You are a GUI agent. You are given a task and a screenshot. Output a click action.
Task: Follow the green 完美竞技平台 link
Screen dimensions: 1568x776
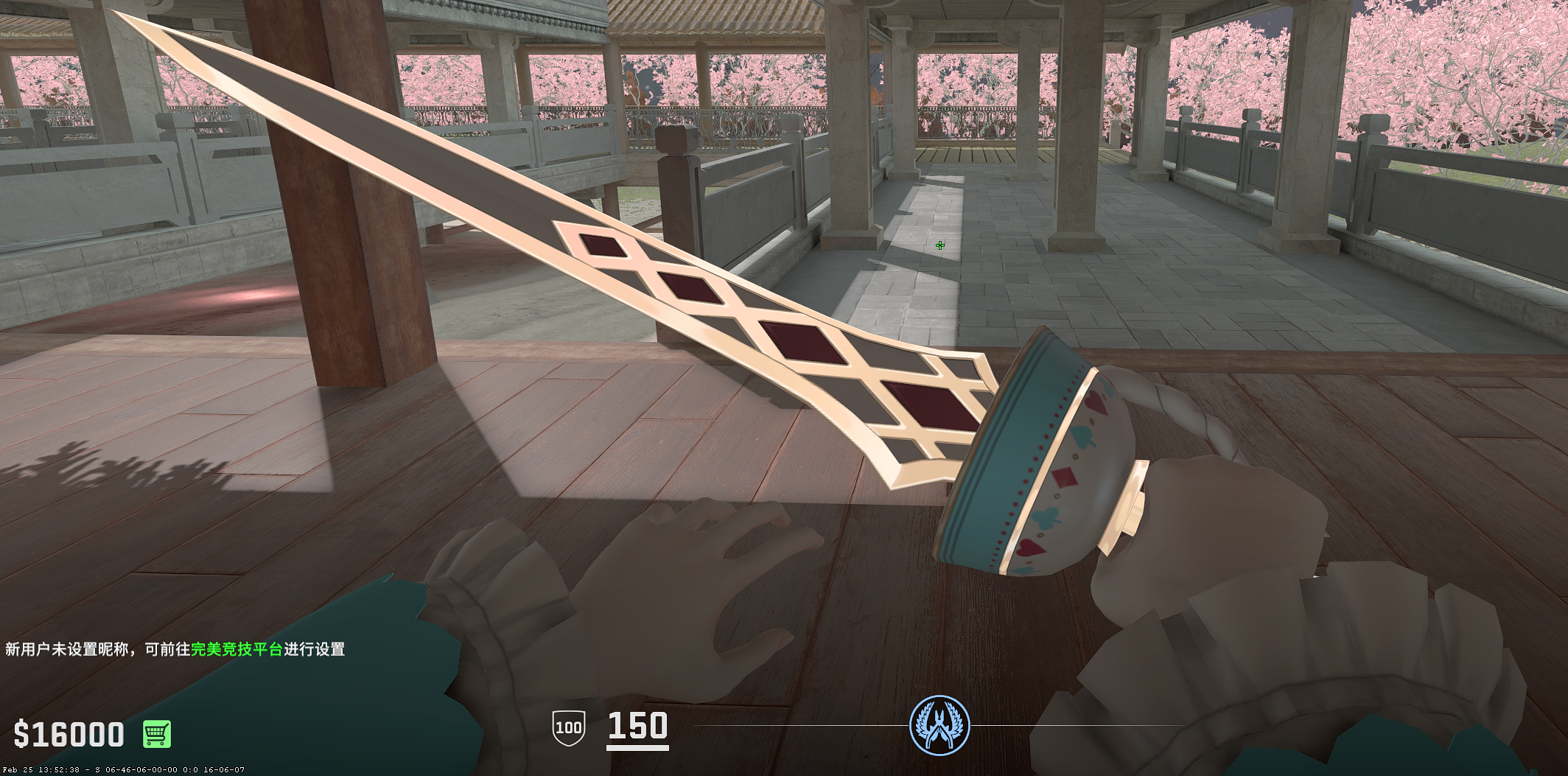[x=237, y=649]
